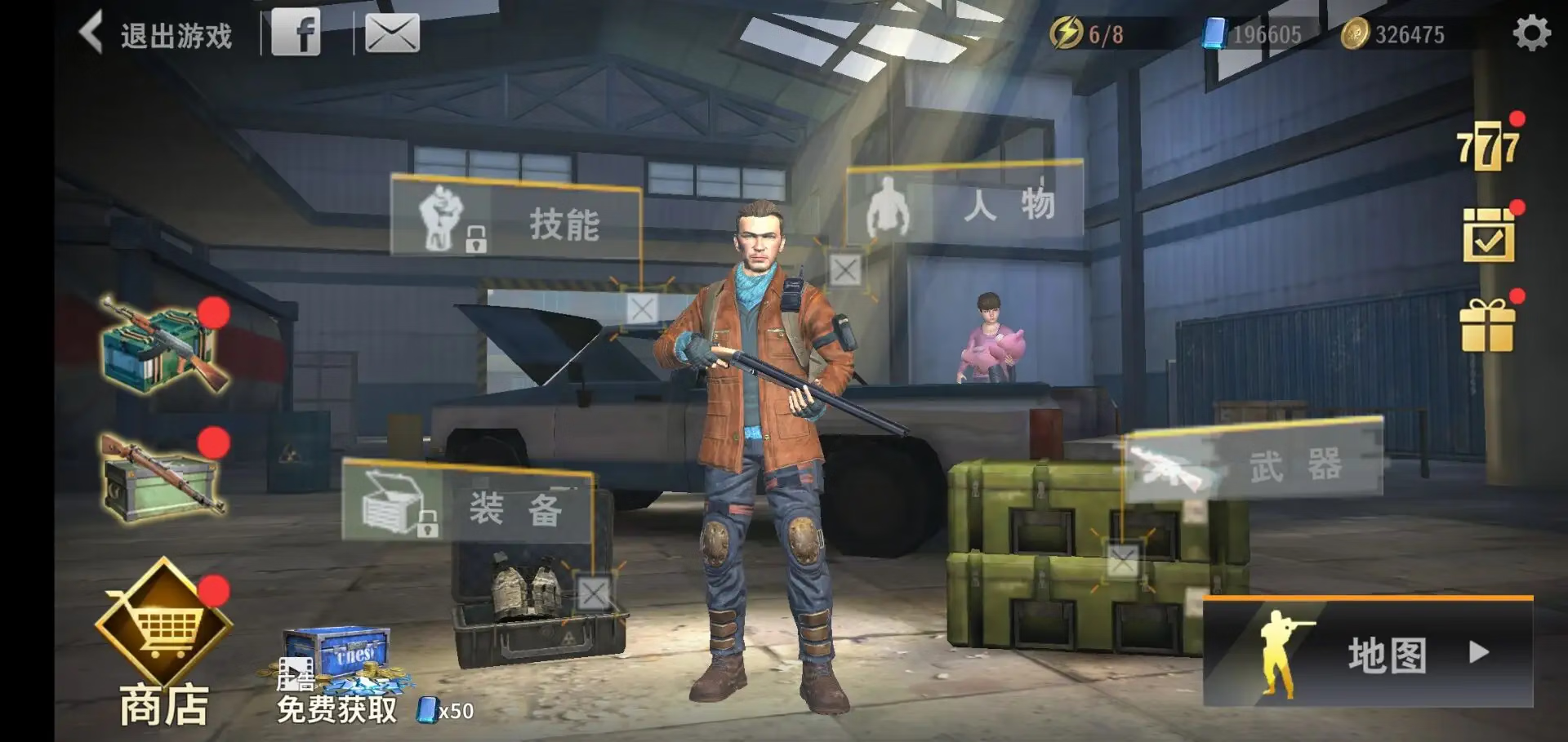Screen dimensions: 1568x742
Task: Open the 人物 character panel
Action: click(964, 203)
